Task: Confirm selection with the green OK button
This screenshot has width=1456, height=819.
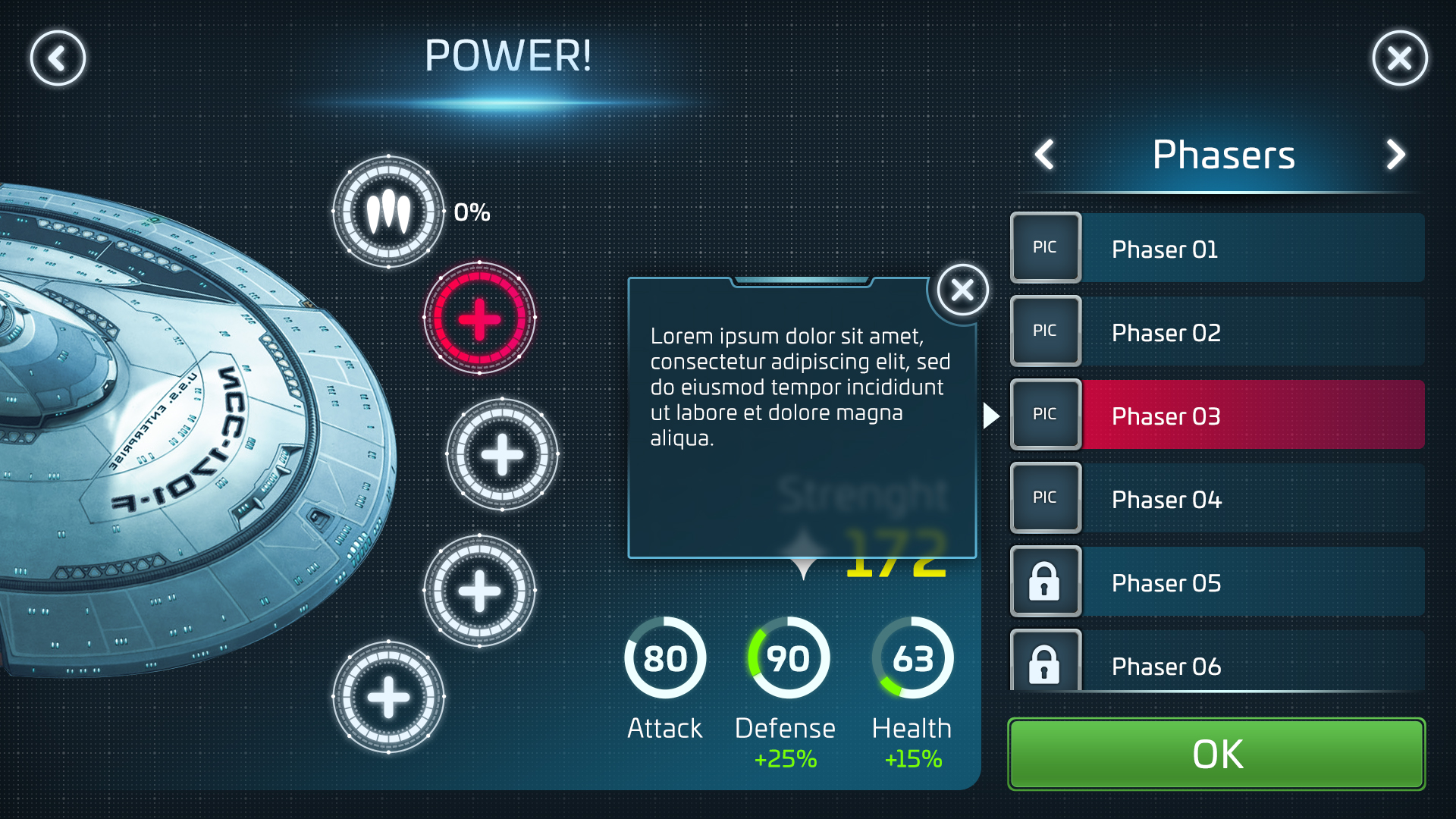Action: click(x=1216, y=754)
